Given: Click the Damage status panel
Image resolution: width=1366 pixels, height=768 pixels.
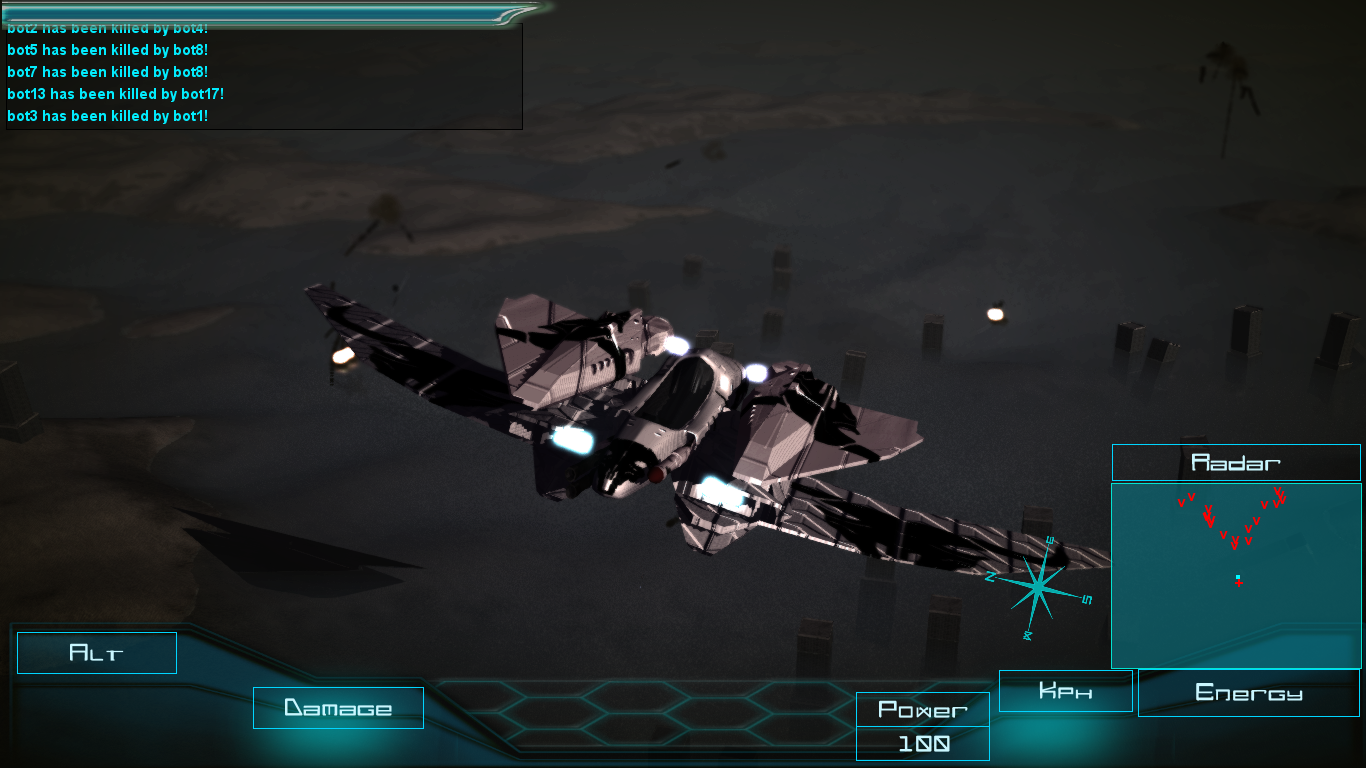Looking at the screenshot, I should coord(338,707).
